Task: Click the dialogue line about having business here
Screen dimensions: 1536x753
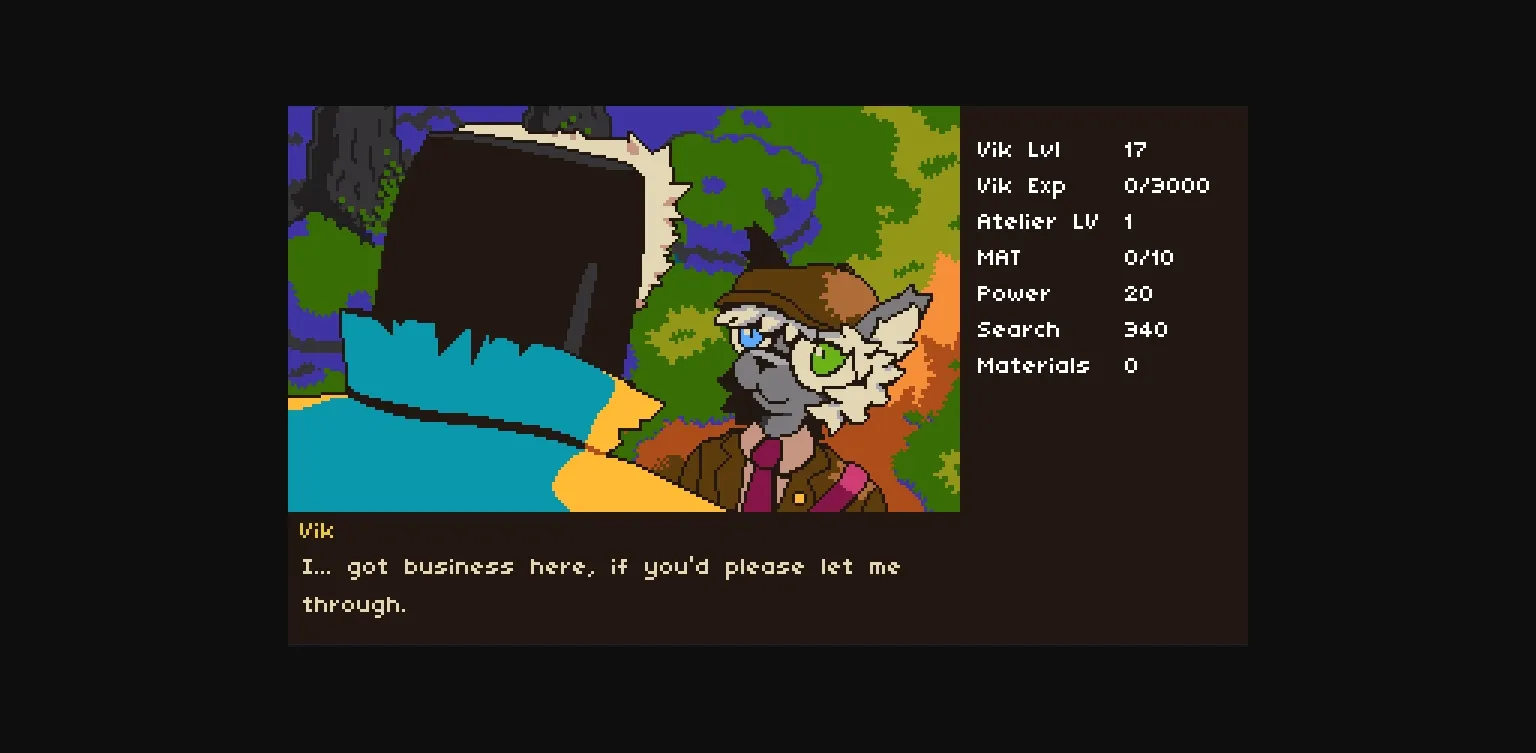Action: pos(600,566)
